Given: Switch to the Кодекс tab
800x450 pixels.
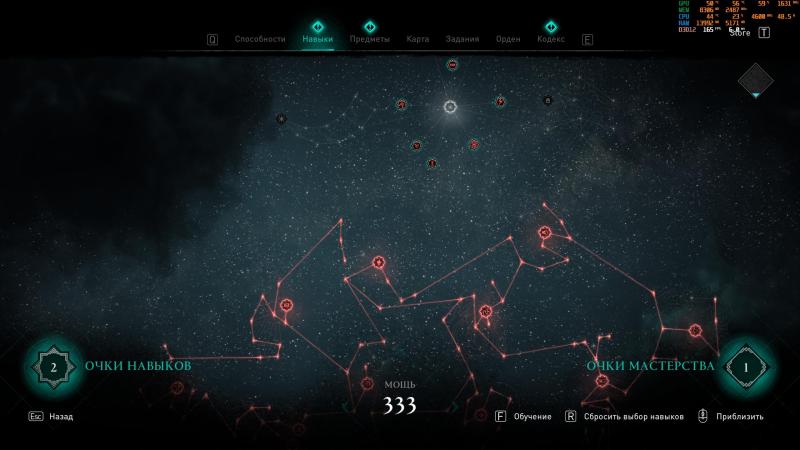Looking at the screenshot, I should 550,39.
